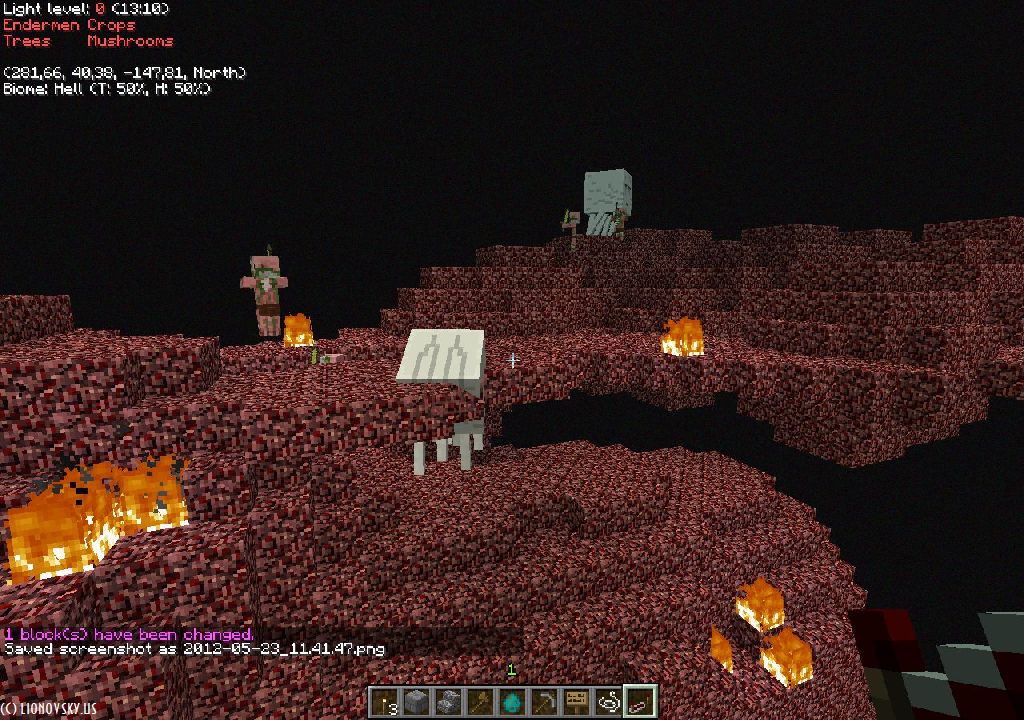Select the stone block hotbar slot
The image size is (1024, 720).
click(x=417, y=702)
